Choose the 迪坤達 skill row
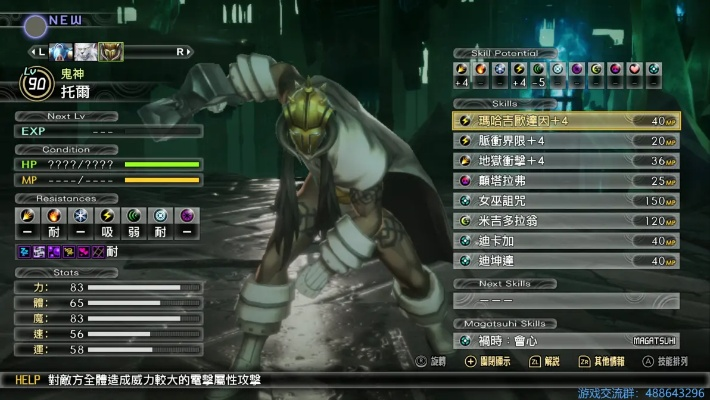Image resolution: width=710 pixels, height=400 pixels. point(565,261)
